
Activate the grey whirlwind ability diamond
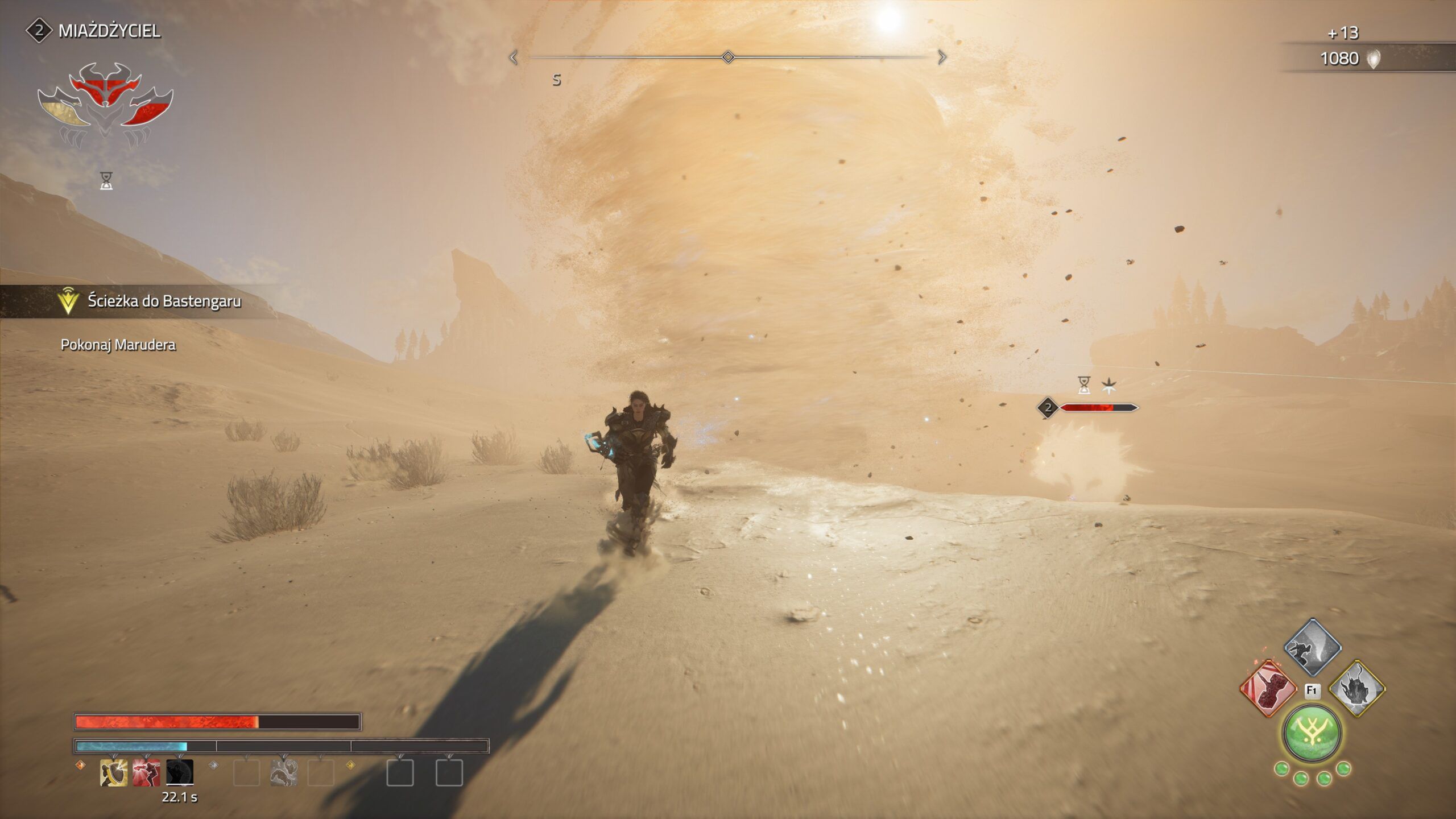coord(1313,647)
